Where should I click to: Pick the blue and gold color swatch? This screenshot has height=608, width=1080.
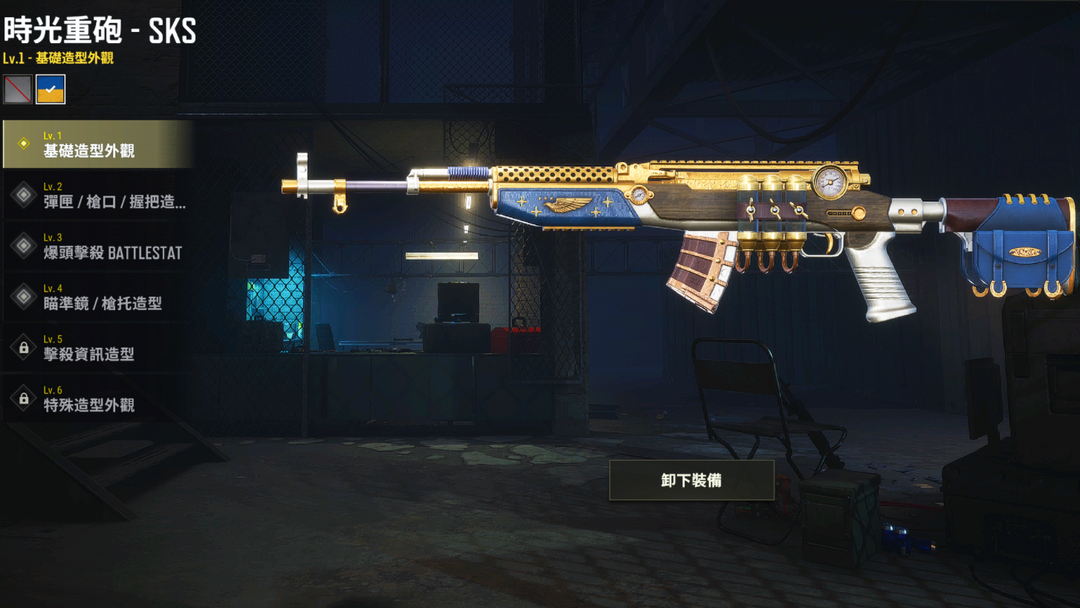51,90
